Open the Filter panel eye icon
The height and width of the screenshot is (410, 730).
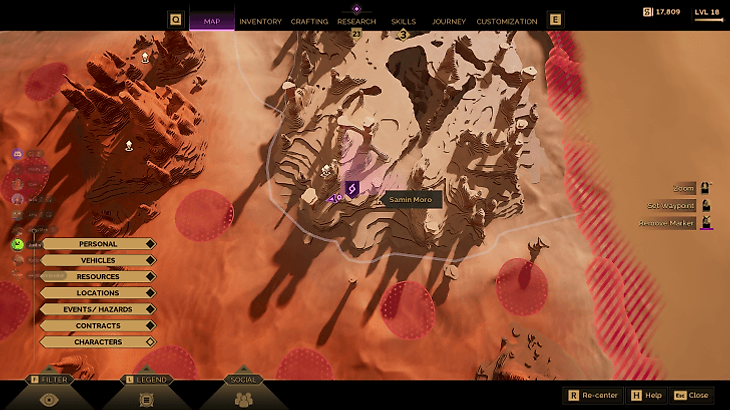[x=49, y=398]
